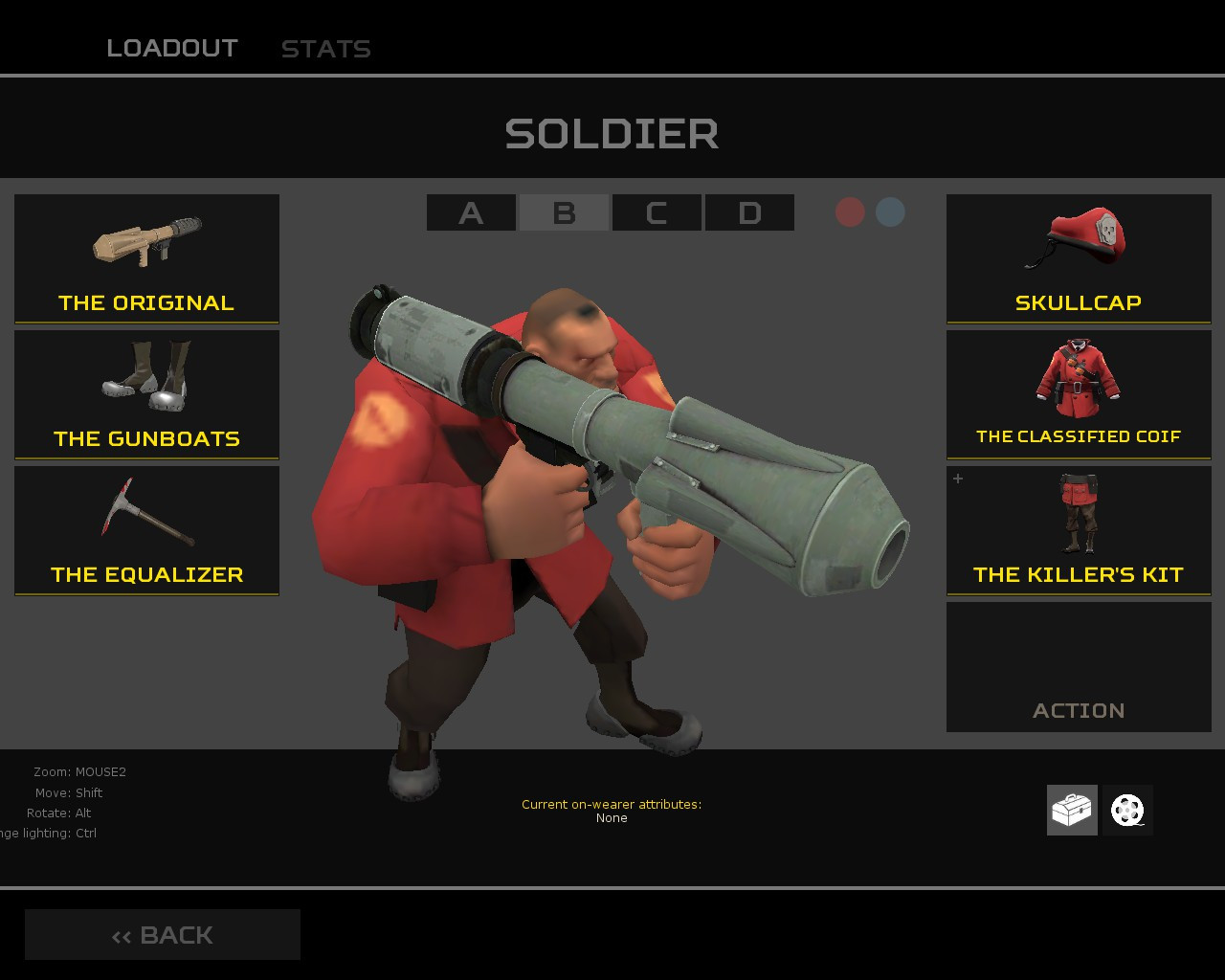The height and width of the screenshot is (980, 1225).
Task: Select The Gunboats secondary item
Action: (146, 394)
